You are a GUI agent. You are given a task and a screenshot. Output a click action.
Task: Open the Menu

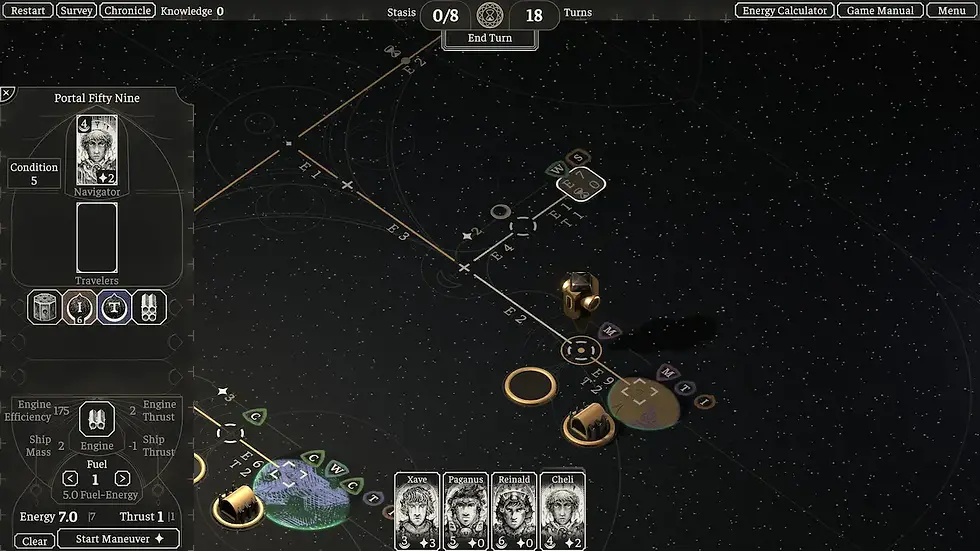point(951,11)
